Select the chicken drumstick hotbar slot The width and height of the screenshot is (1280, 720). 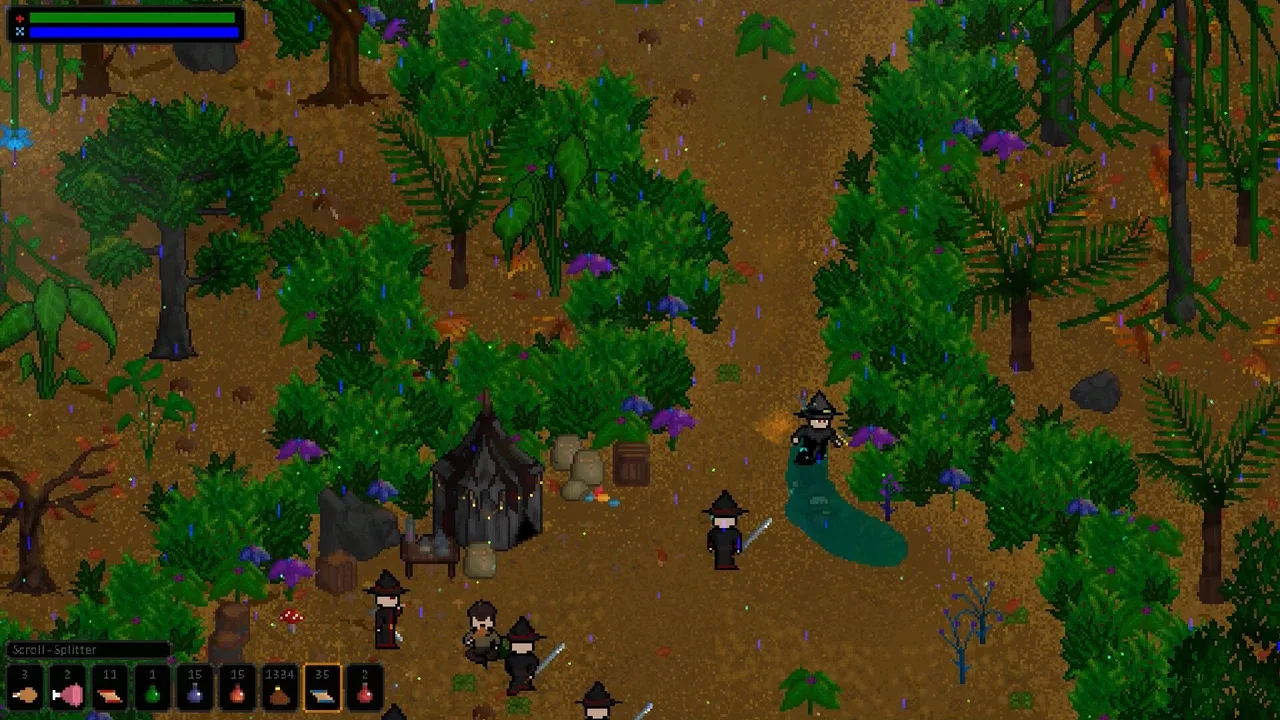(x=25, y=688)
